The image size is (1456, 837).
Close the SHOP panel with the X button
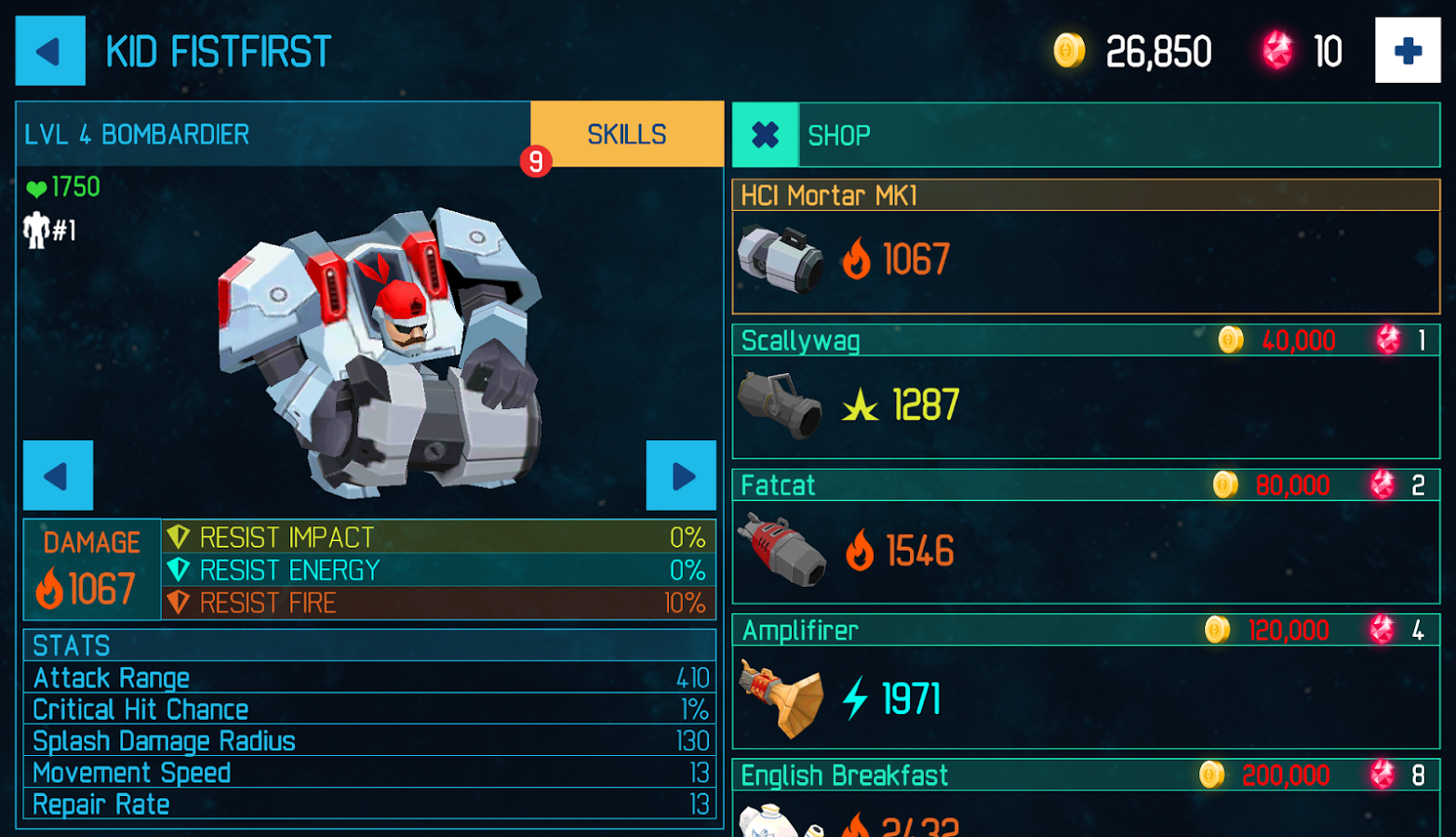764,135
